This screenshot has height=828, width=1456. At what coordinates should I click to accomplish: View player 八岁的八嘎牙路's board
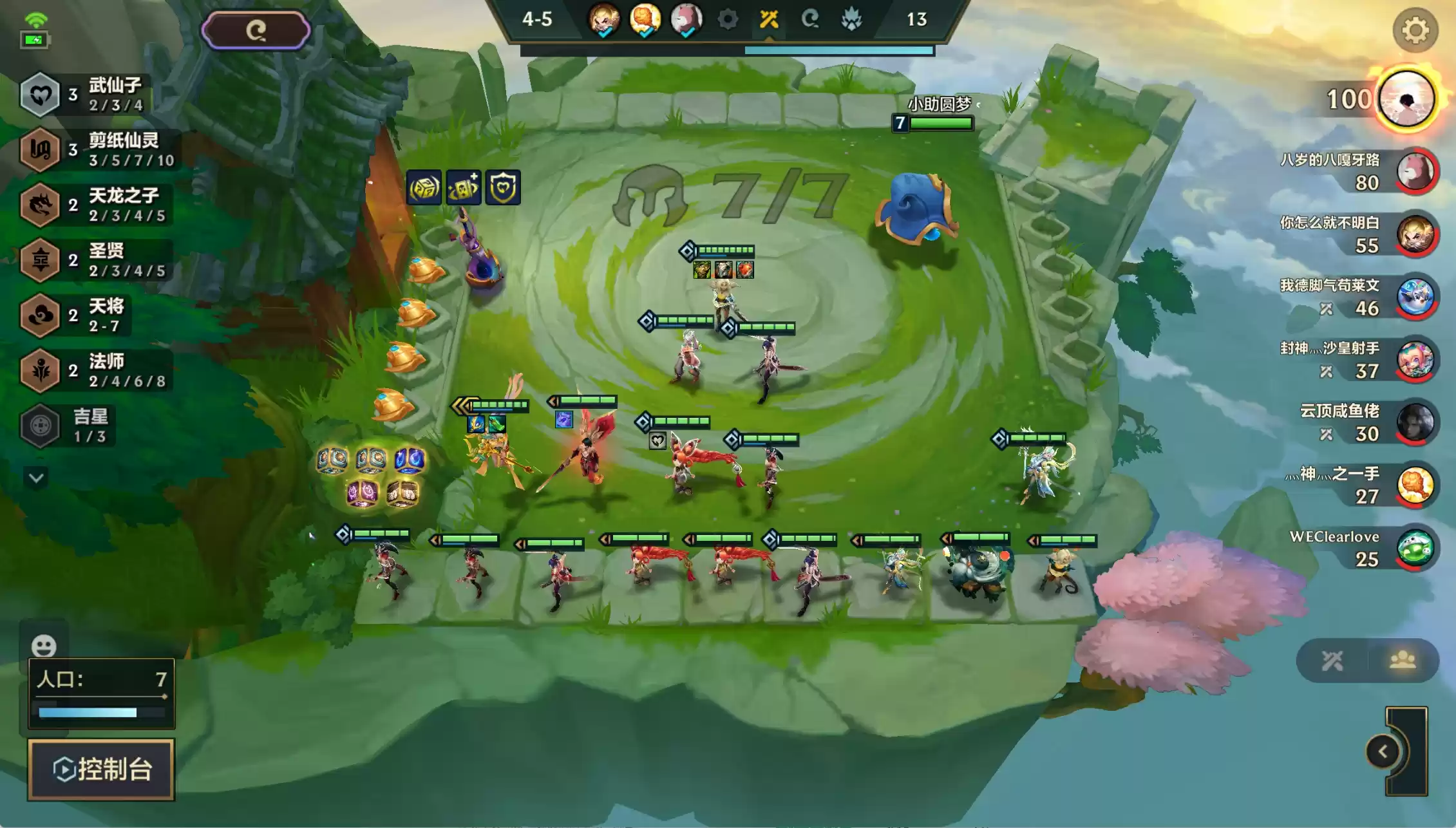coord(1415,171)
